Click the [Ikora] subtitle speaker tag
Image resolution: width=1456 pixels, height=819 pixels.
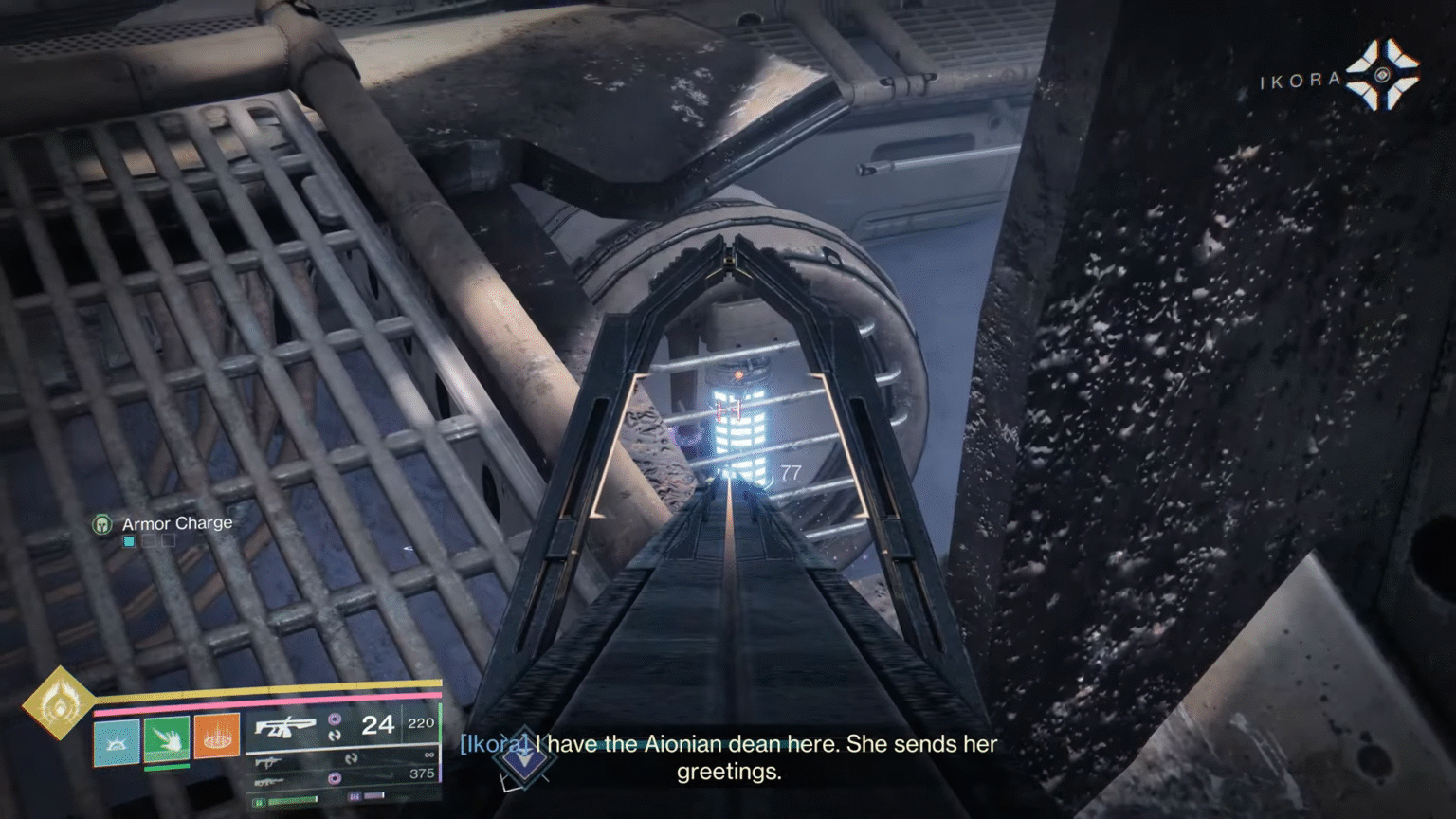pyautogui.click(x=492, y=744)
